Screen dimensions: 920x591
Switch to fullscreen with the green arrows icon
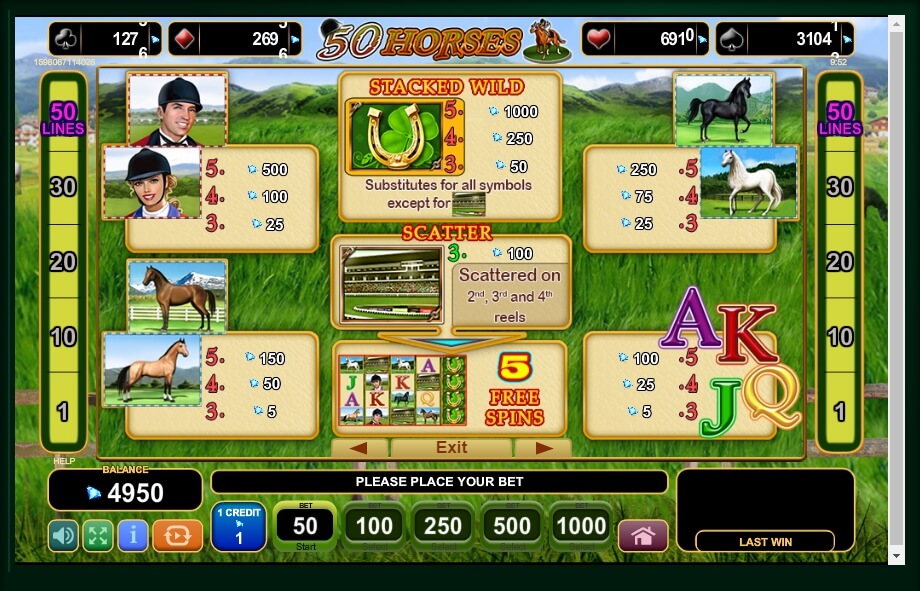97,536
